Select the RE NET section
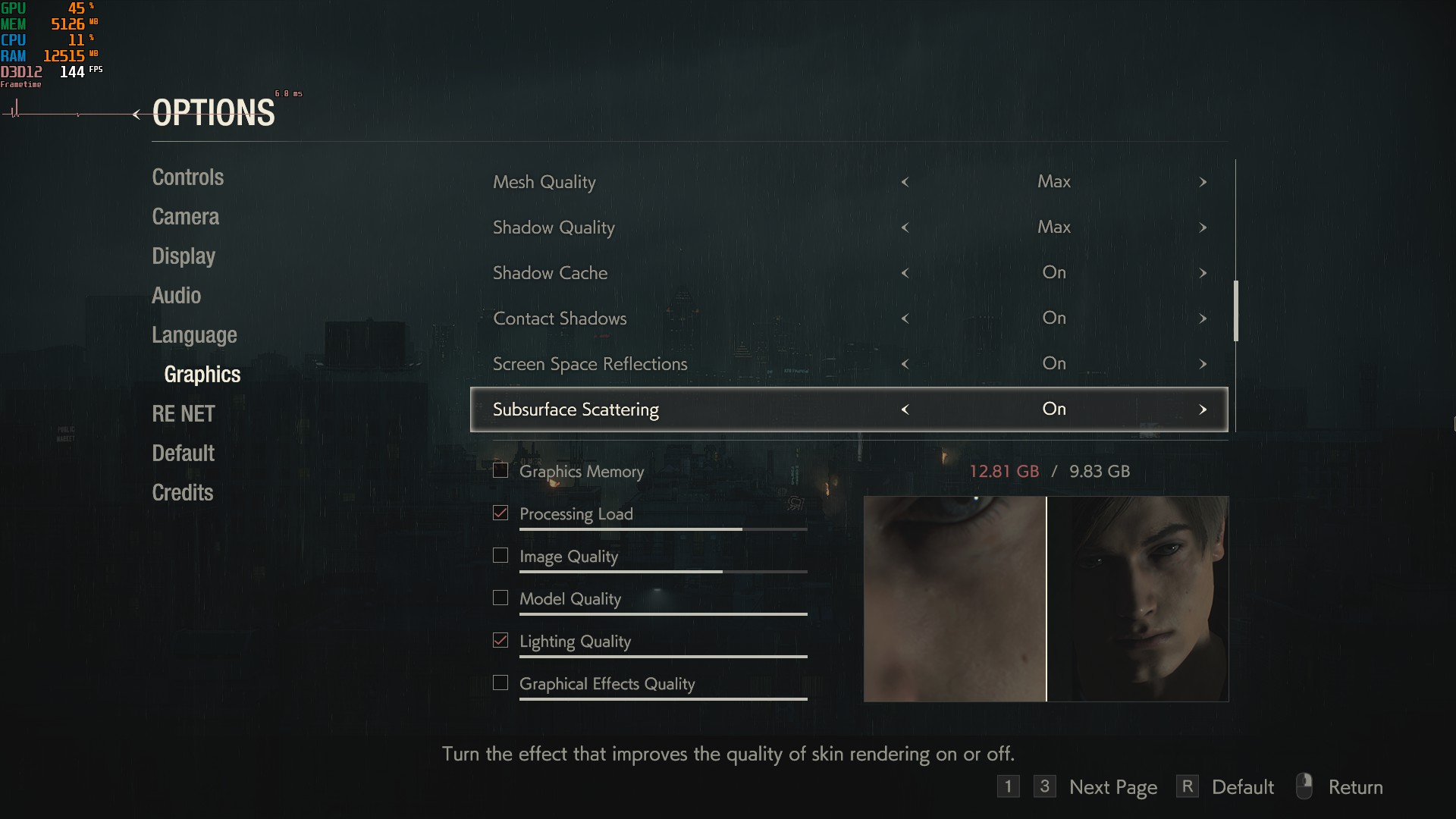 [183, 413]
